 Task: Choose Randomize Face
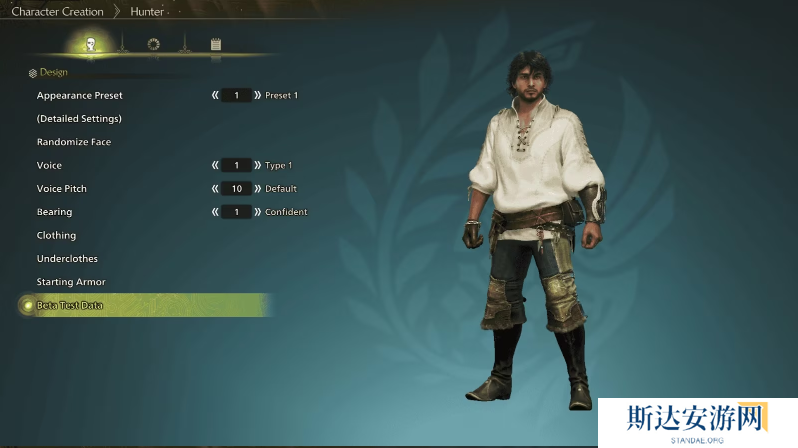(x=74, y=142)
